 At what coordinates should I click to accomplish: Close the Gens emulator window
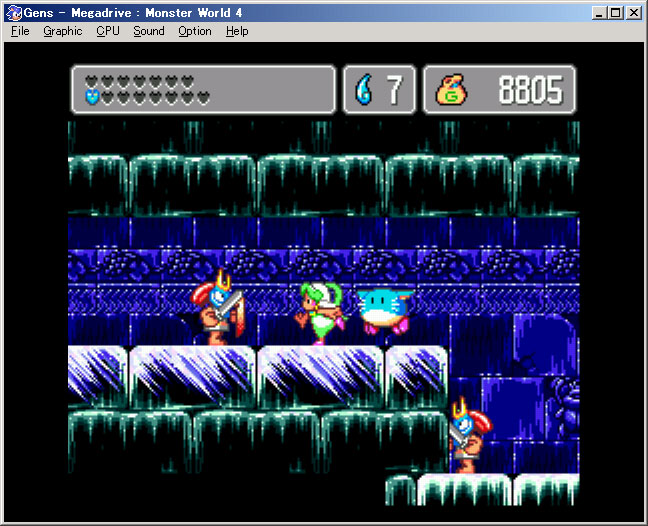coord(635,13)
